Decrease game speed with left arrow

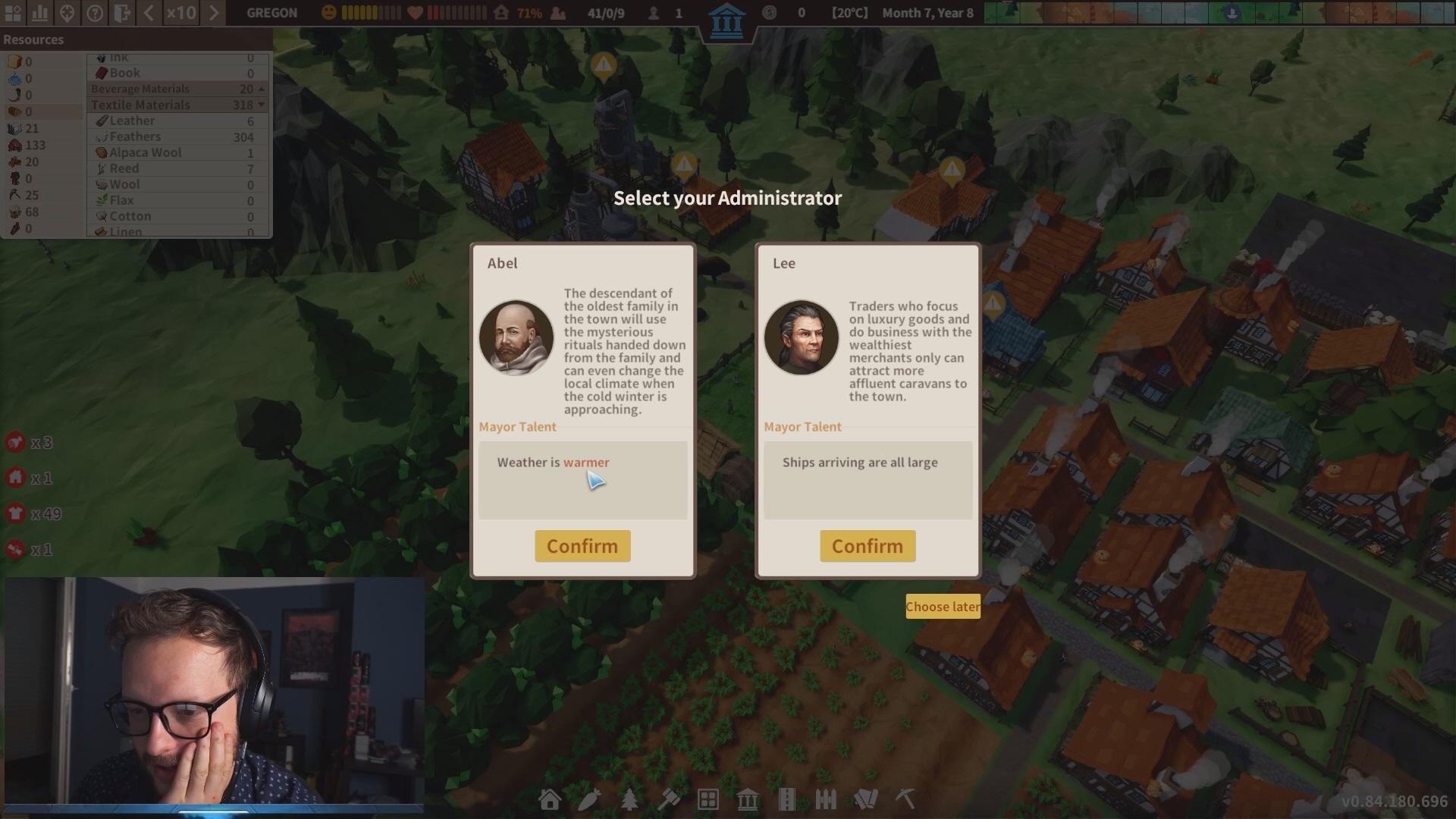(149, 13)
